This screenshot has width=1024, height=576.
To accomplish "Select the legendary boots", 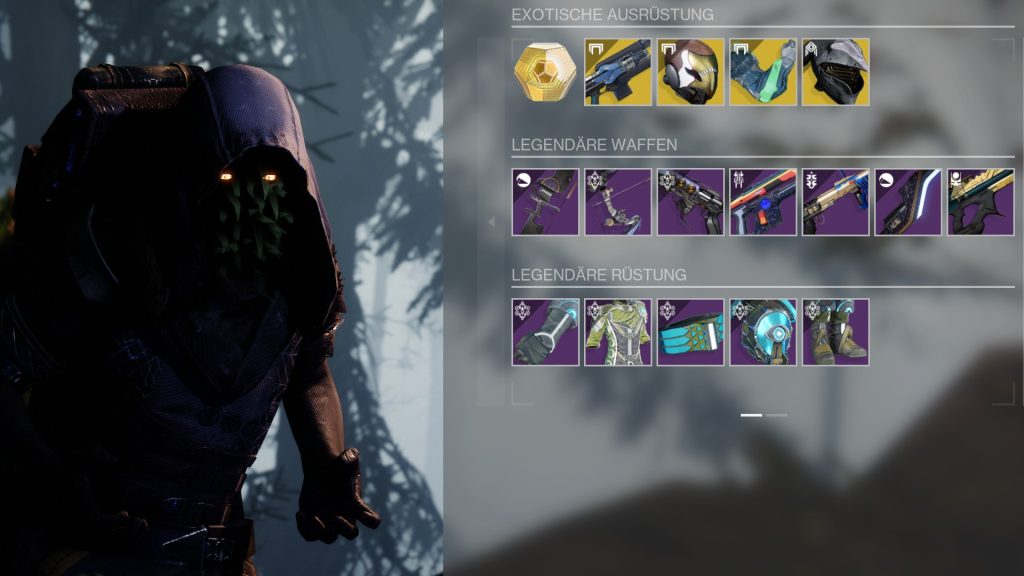I will [x=836, y=332].
